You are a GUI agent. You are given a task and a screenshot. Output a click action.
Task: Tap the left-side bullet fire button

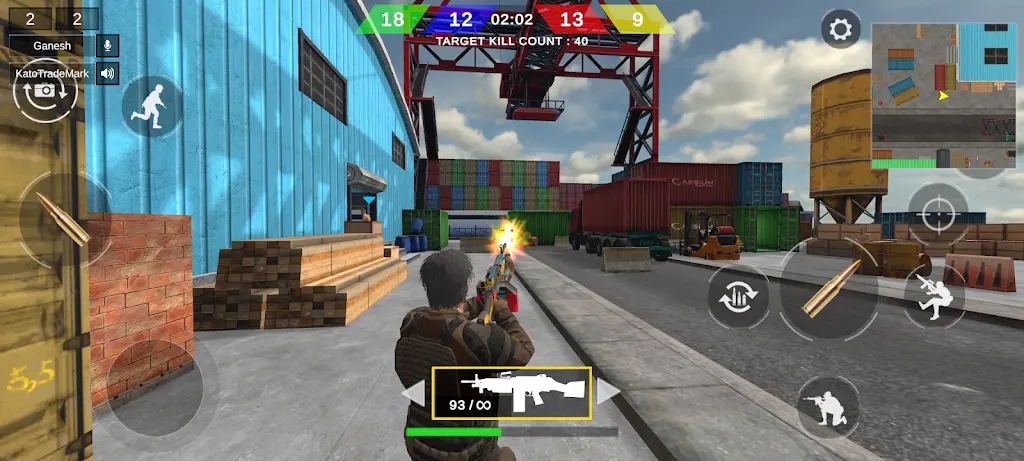point(62,219)
